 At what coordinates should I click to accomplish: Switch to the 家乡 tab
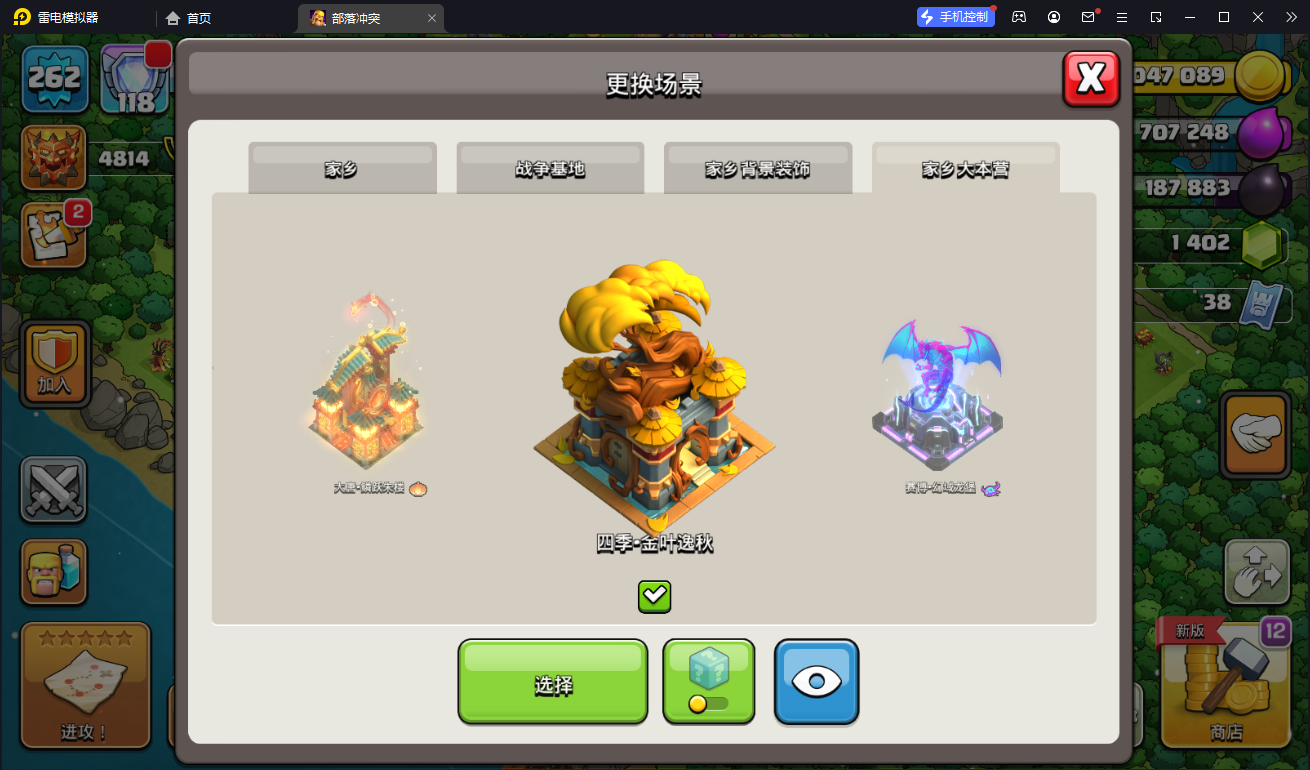click(342, 168)
